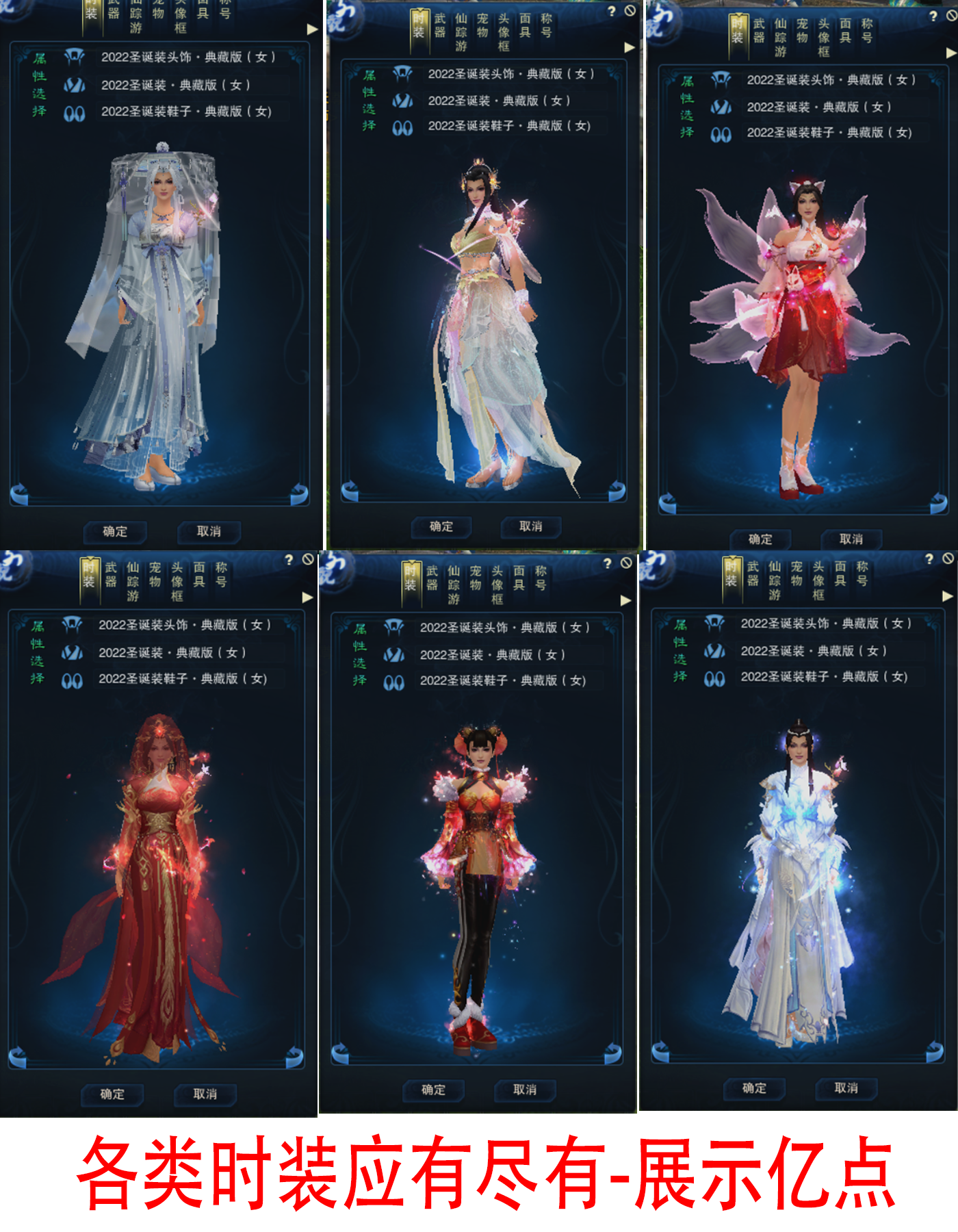Choose 面具 tab above the green-gold fairy dress

pos(525,25)
